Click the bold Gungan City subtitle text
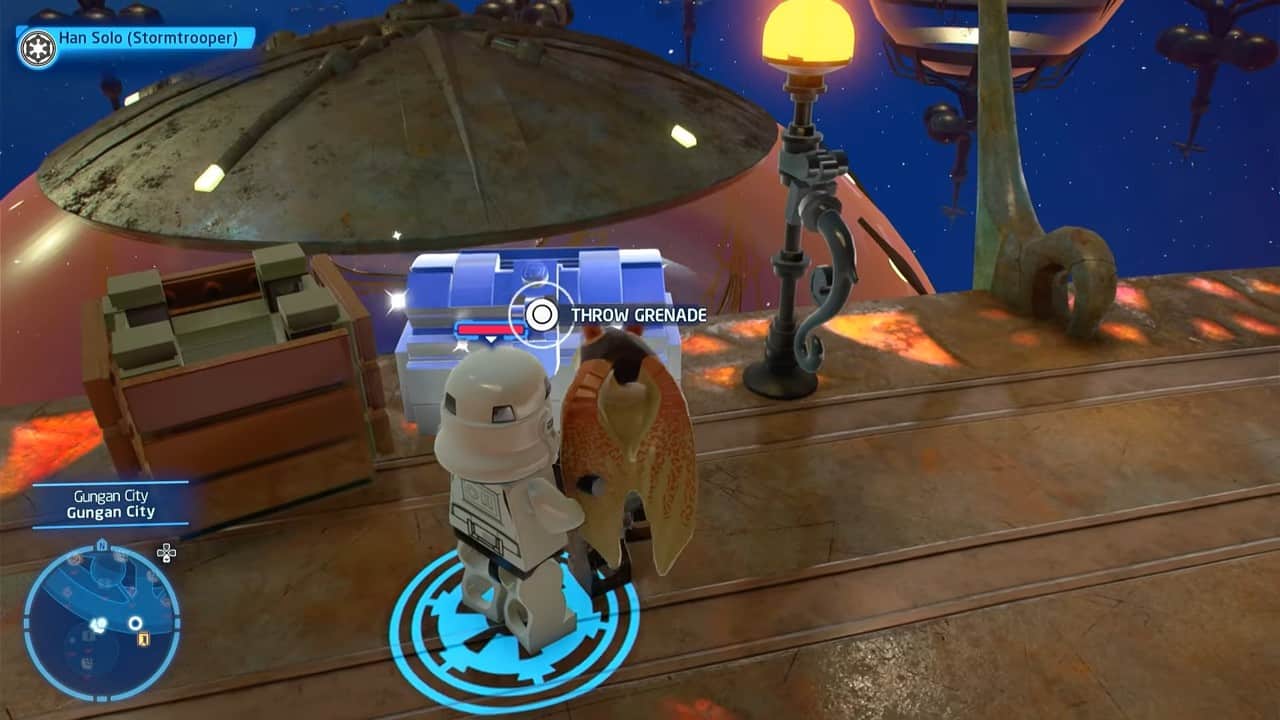The width and height of the screenshot is (1280, 720). (110, 510)
